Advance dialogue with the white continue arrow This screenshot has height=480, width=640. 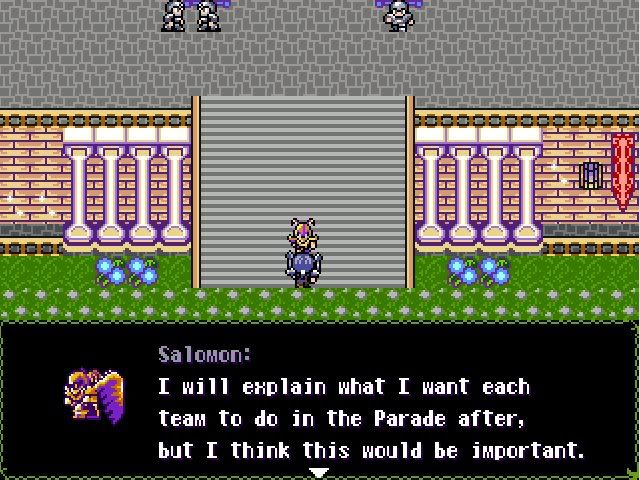click(318, 472)
